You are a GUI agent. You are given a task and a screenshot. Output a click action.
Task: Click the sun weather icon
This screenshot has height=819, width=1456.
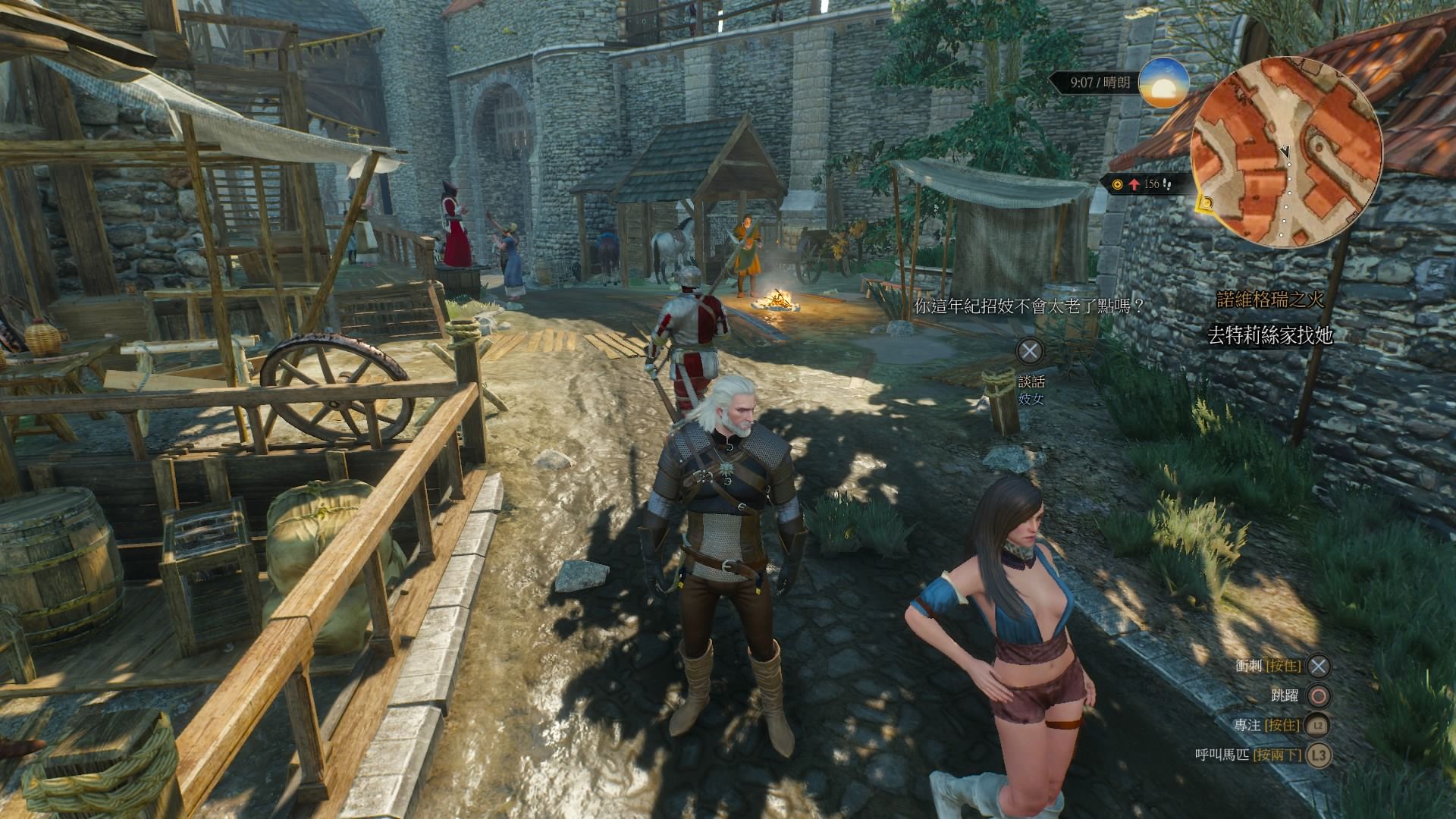tap(1163, 83)
